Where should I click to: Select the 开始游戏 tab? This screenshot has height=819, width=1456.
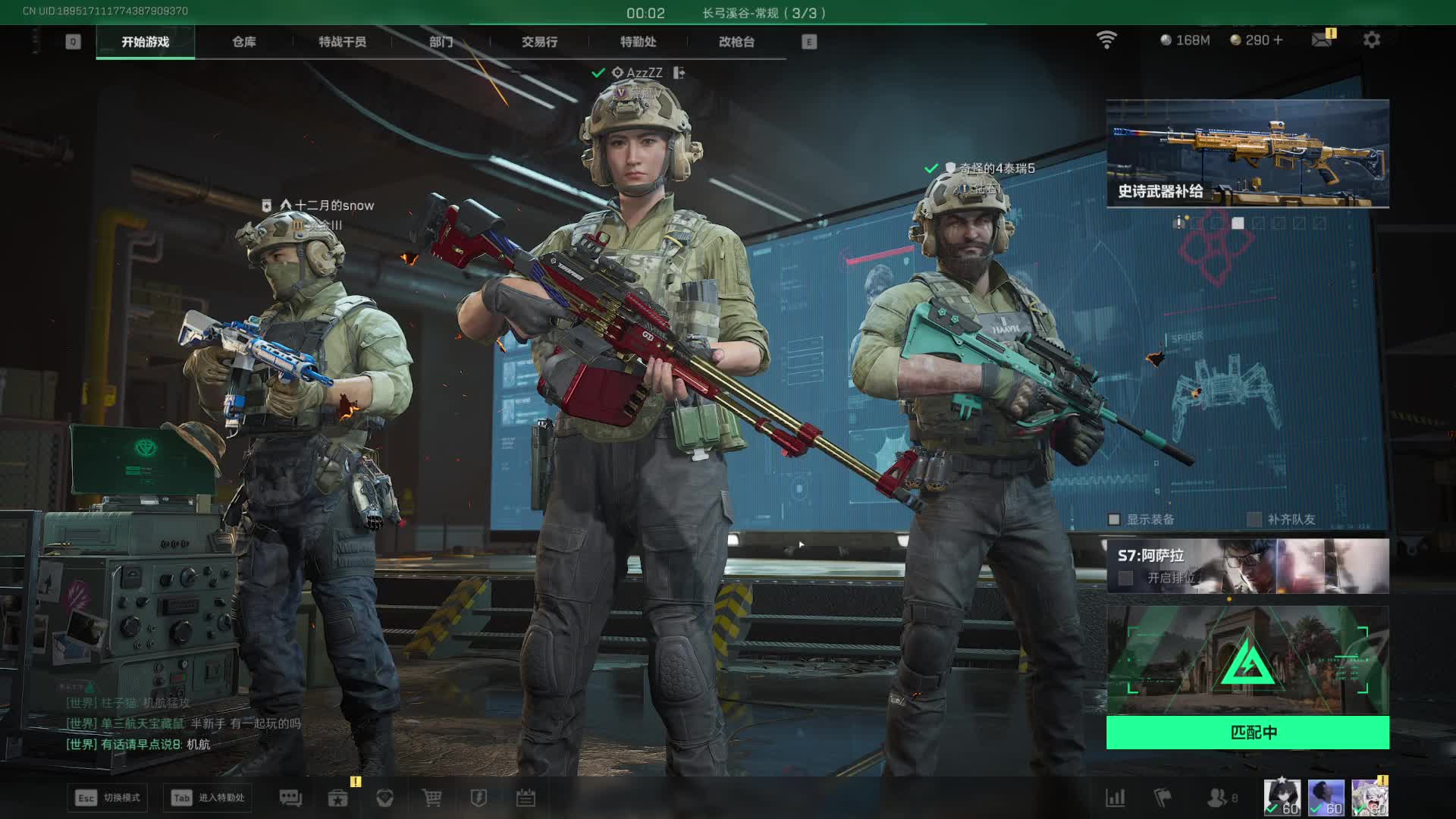coord(146,42)
